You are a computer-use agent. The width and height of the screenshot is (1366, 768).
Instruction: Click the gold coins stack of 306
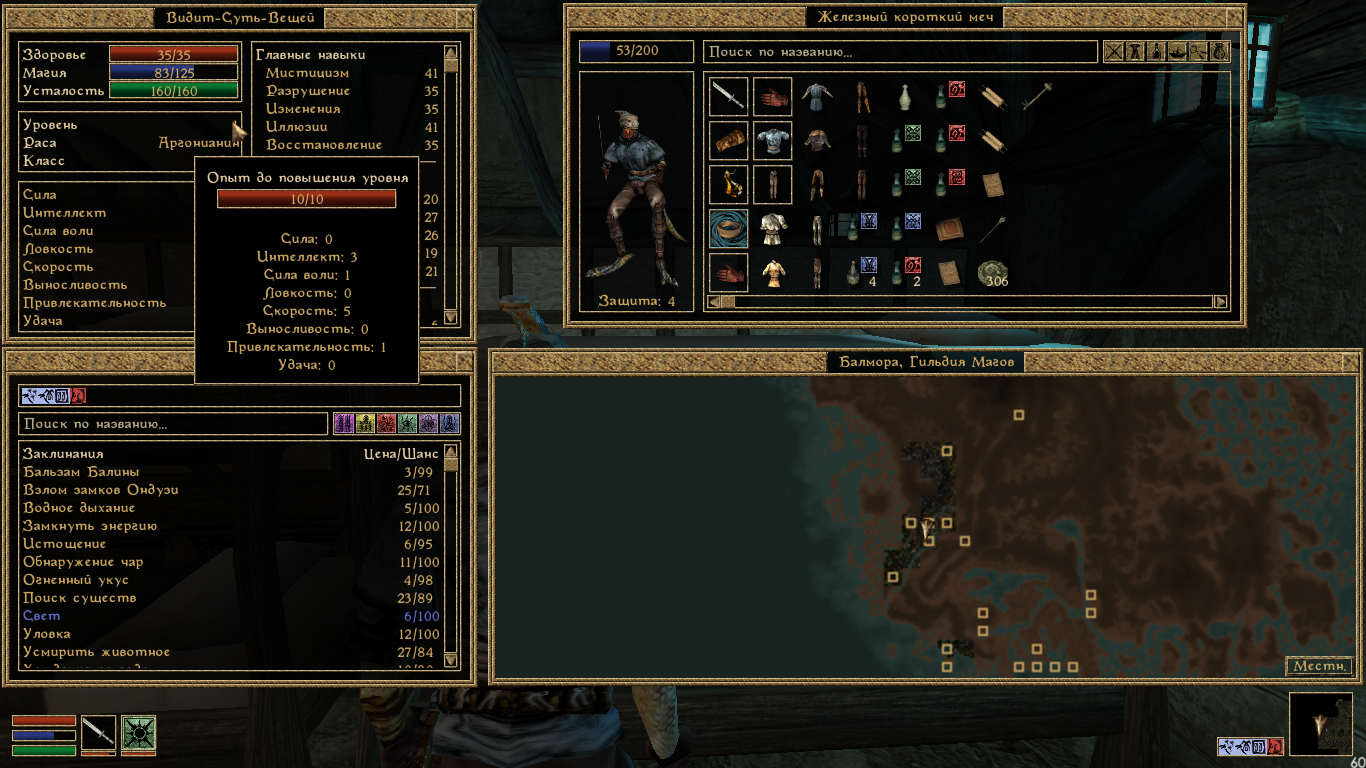coord(993,273)
